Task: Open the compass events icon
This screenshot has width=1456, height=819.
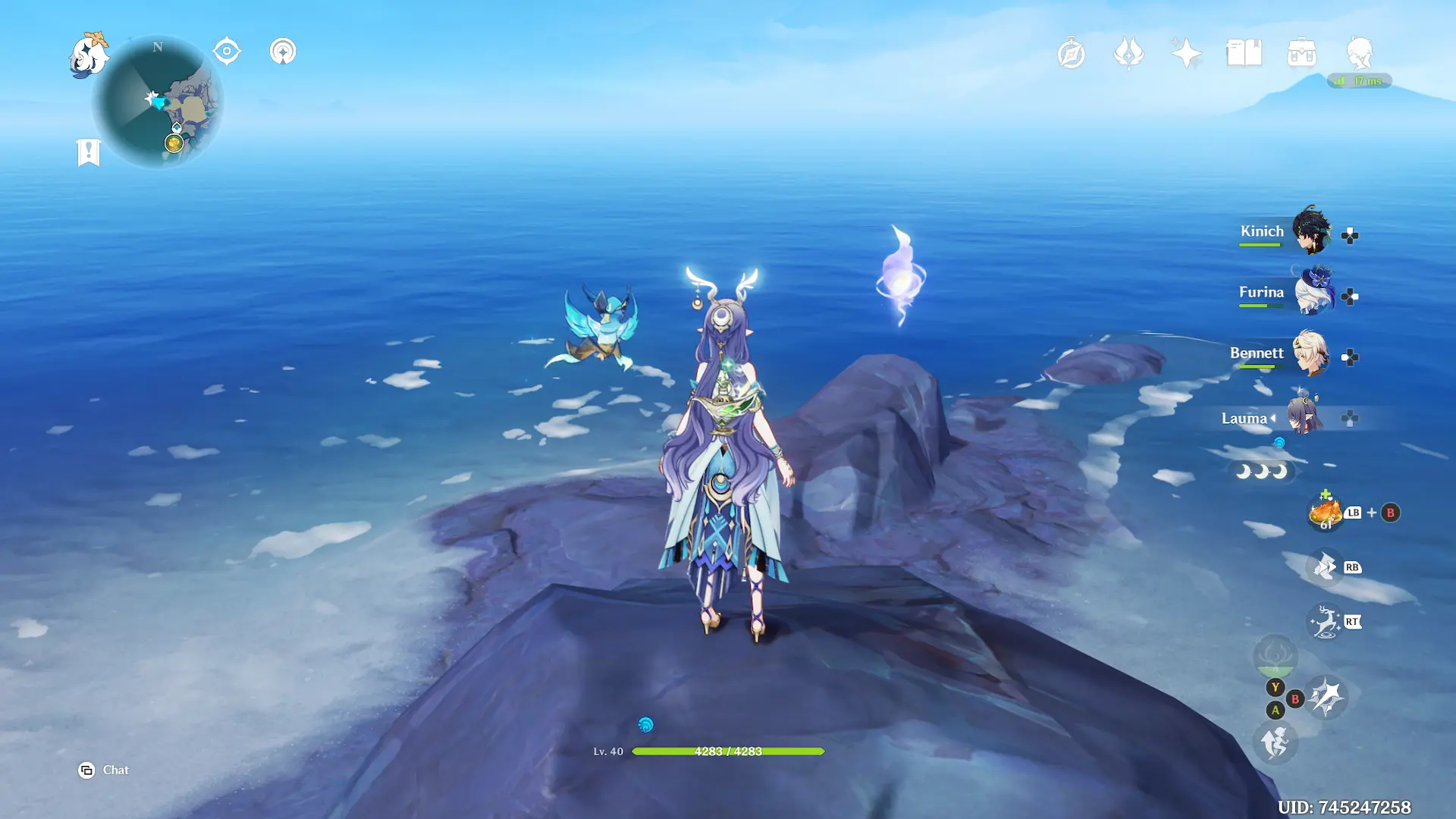Action: pos(1071,53)
